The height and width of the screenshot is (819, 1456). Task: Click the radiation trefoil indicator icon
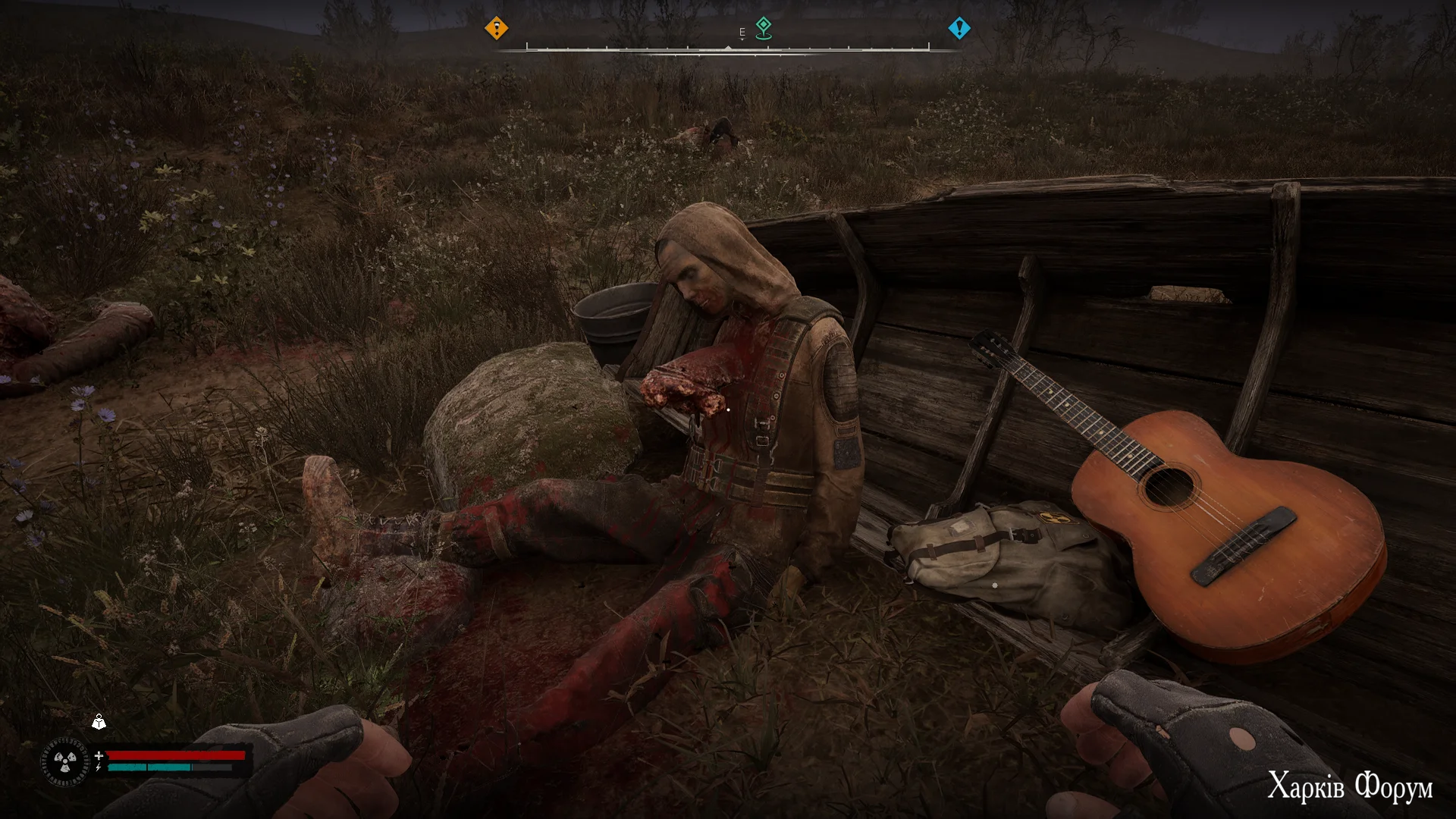[x=65, y=761]
